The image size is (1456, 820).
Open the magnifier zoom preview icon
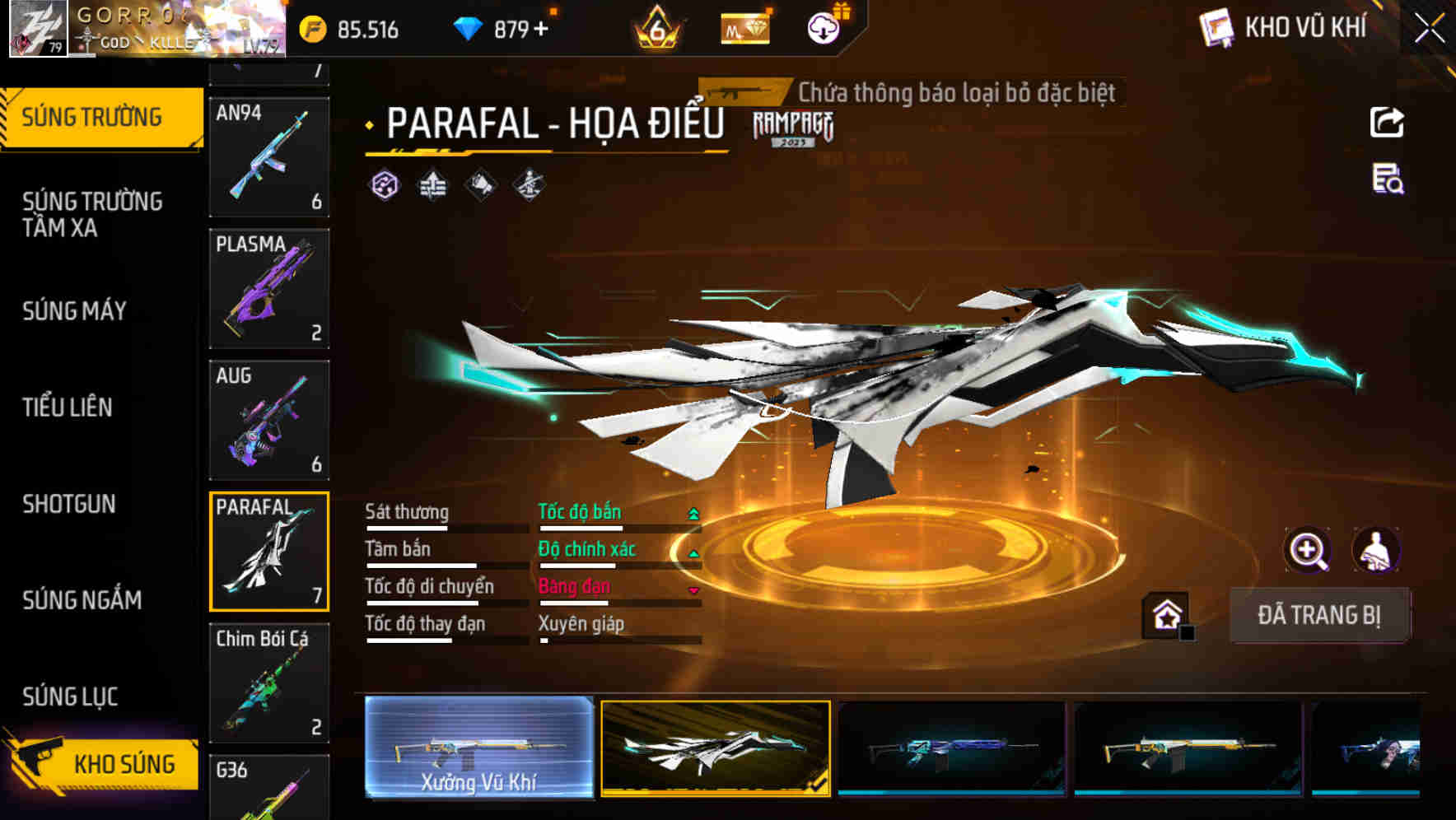pos(1308,551)
